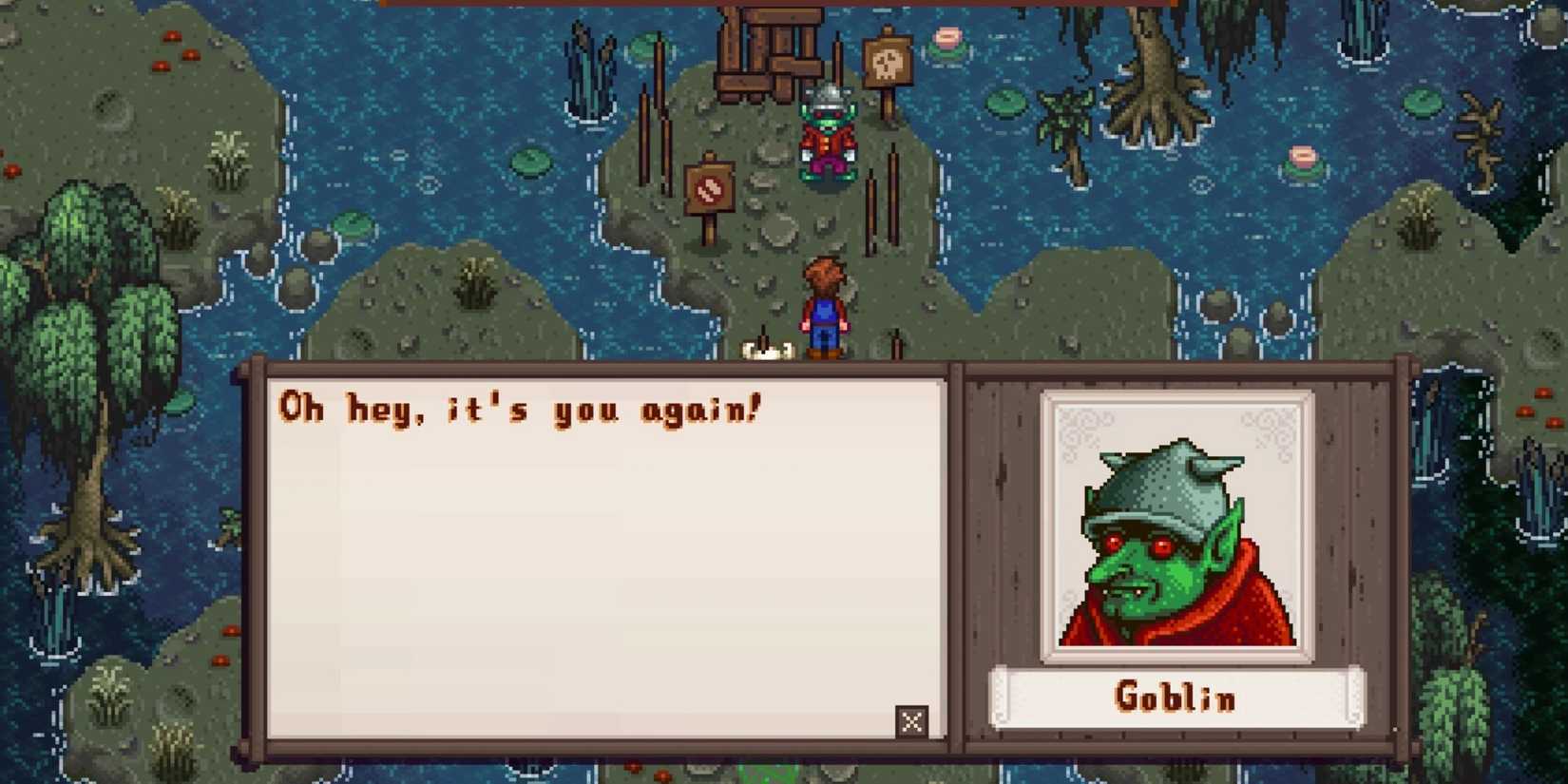Select the player character in overalls
This screenshot has width=1568, height=784.
[x=825, y=304]
